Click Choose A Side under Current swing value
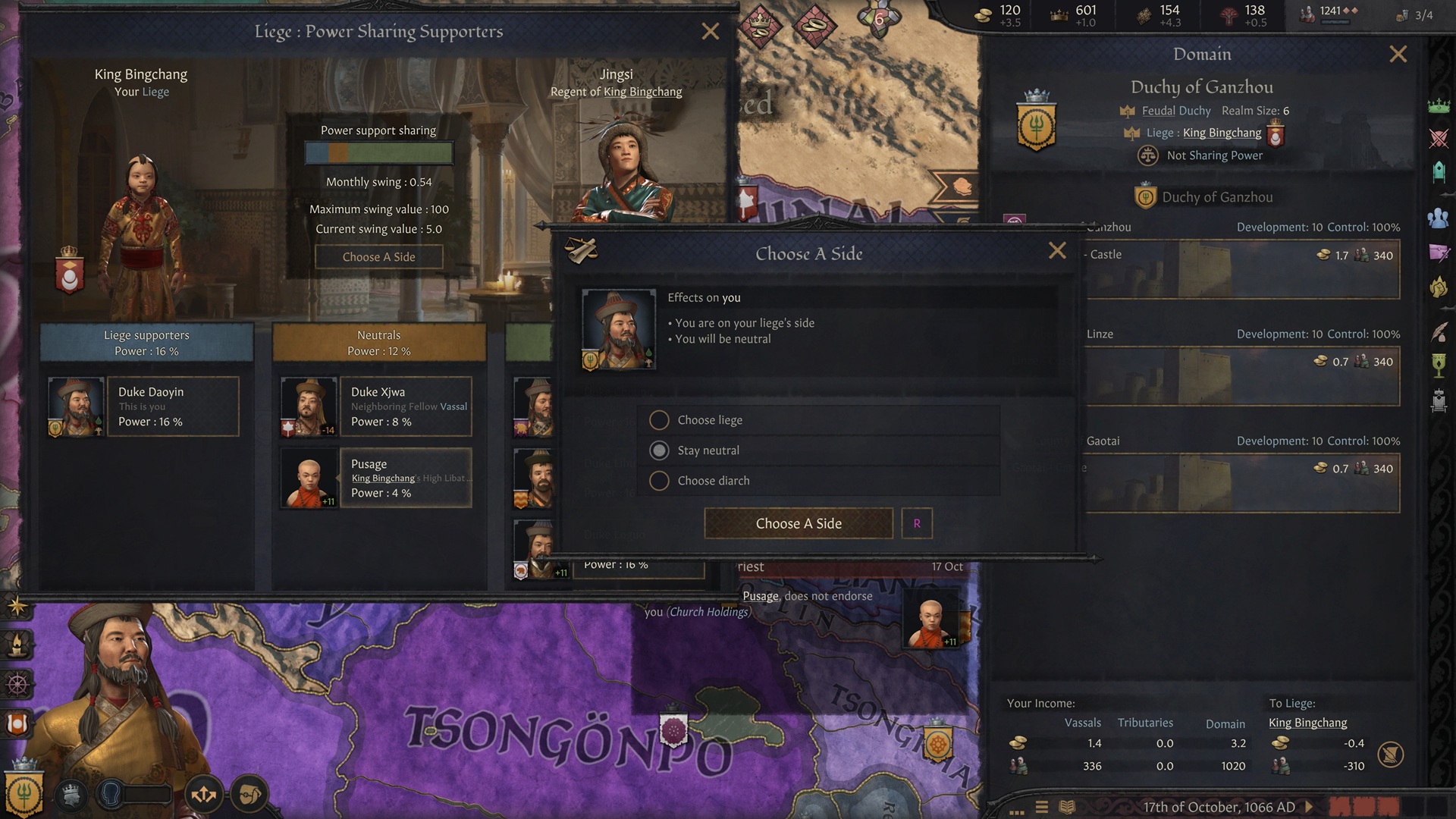Screen dimensions: 1456x819 point(378,257)
